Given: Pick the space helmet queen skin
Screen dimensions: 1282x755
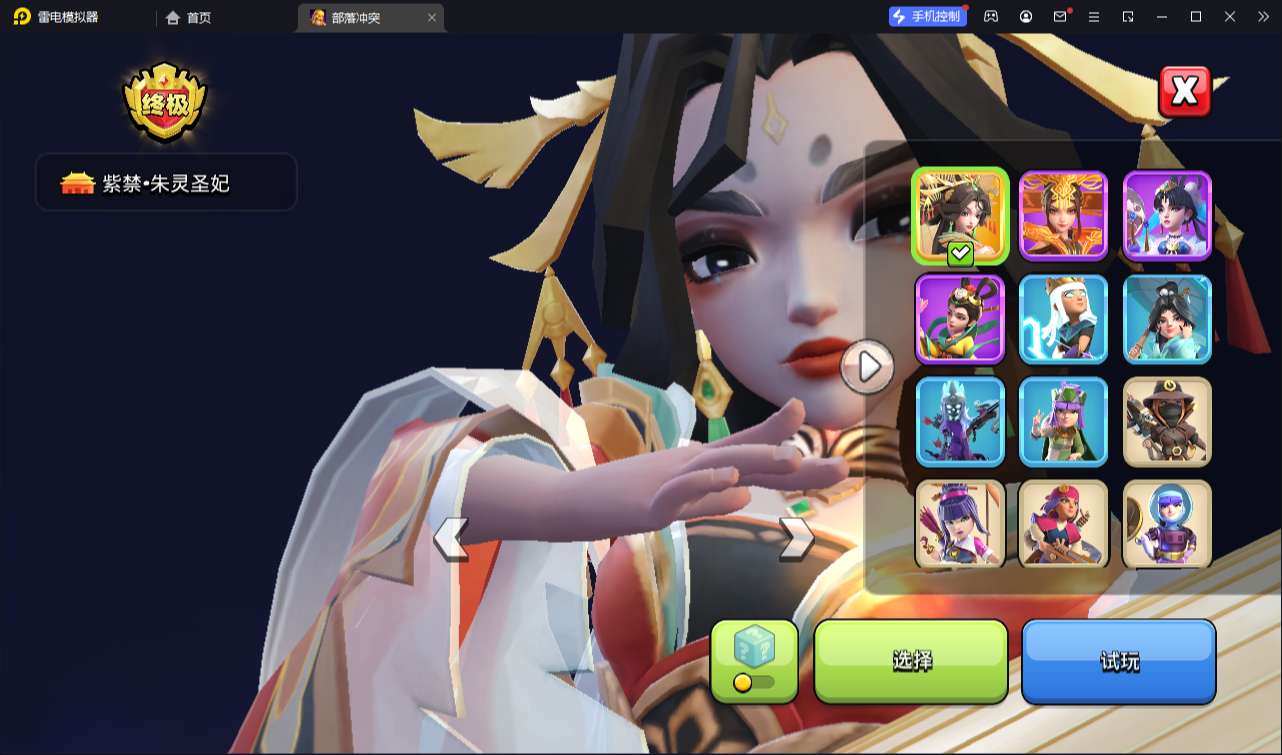Looking at the screenshot, I should [1167, 523].
